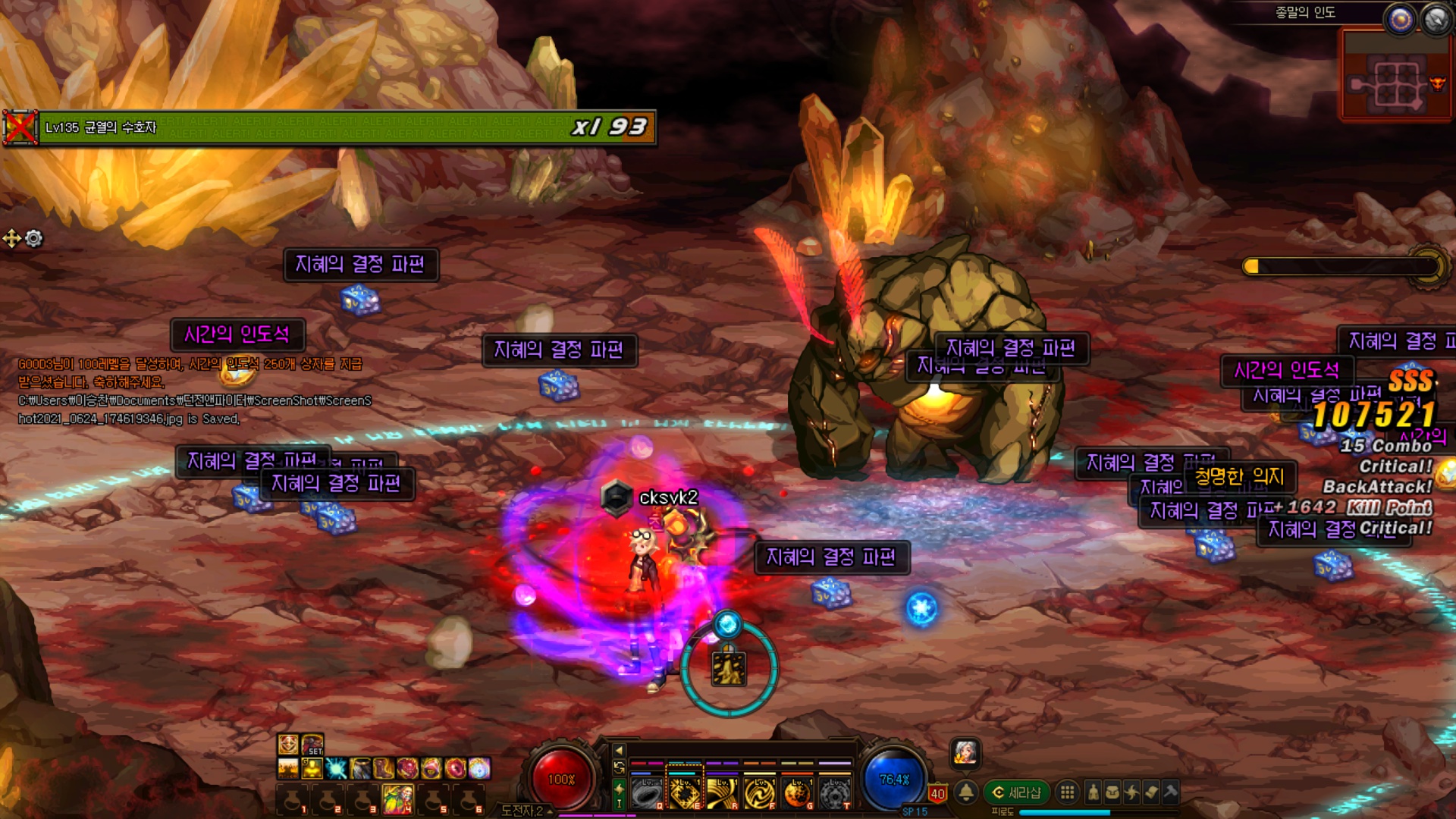Open the inventory bag icon
1456x819 pixels.
pos(1112,792)
